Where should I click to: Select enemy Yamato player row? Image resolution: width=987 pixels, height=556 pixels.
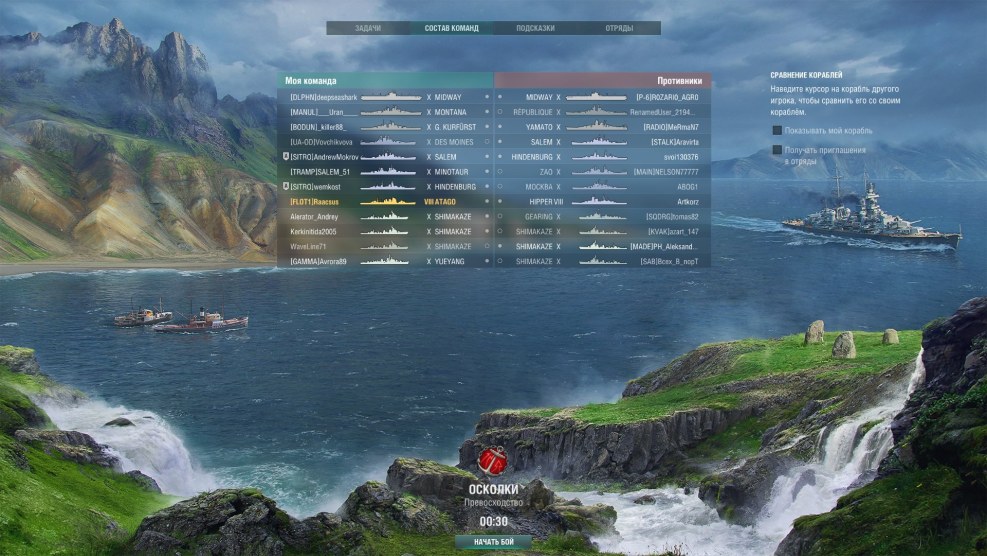tap(604, 127)
